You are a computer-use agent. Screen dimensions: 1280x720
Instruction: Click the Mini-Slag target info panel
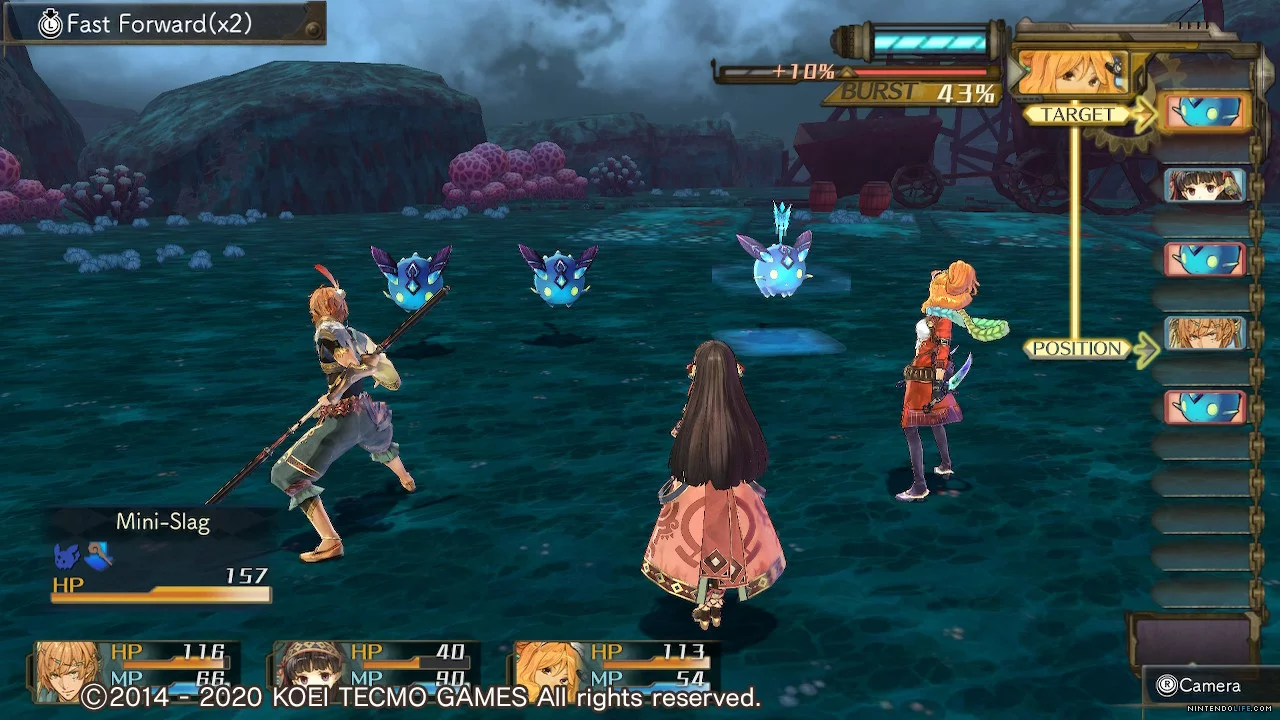[x=160, y=556]
